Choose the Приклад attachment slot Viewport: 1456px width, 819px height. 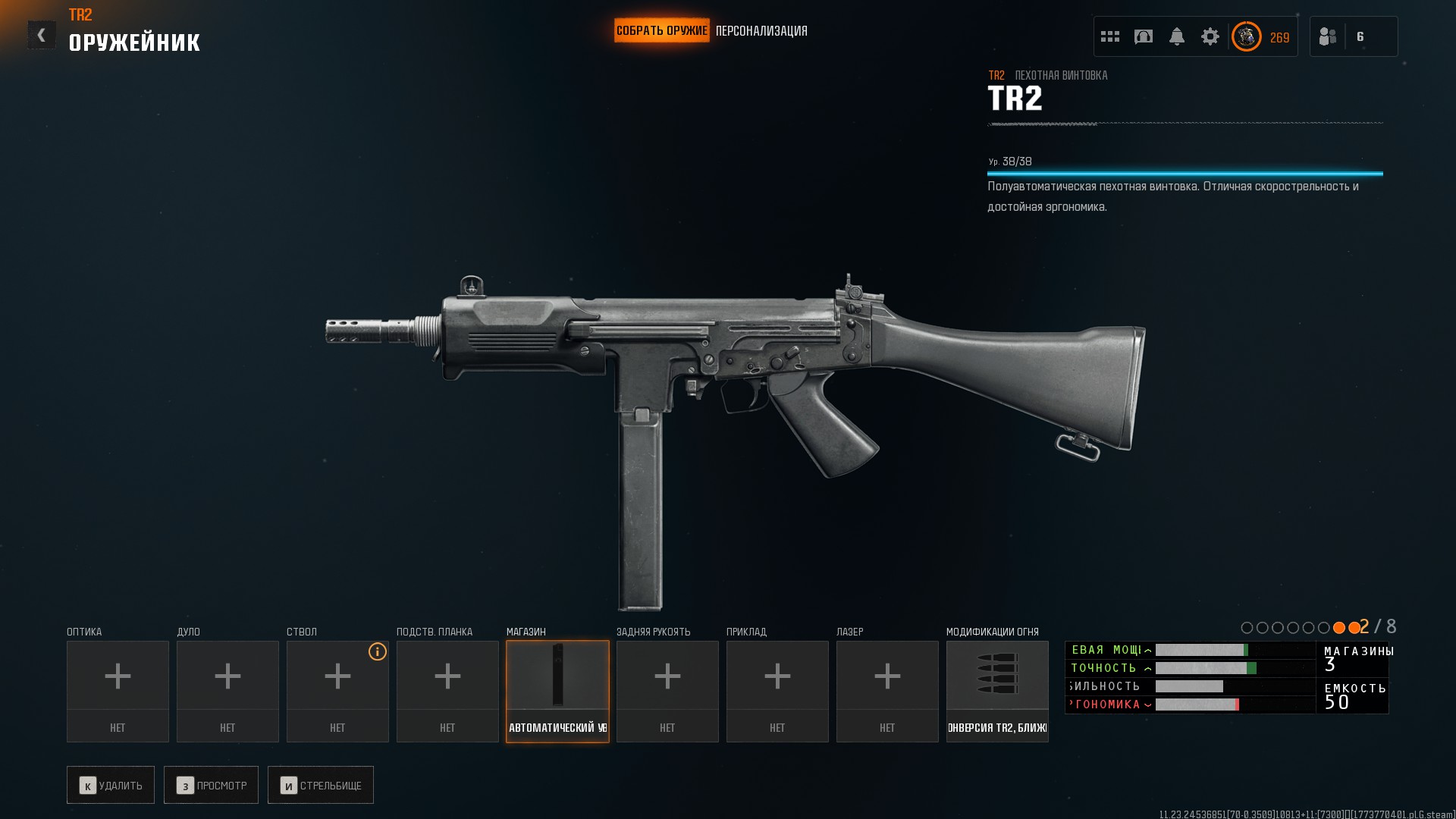777,691
